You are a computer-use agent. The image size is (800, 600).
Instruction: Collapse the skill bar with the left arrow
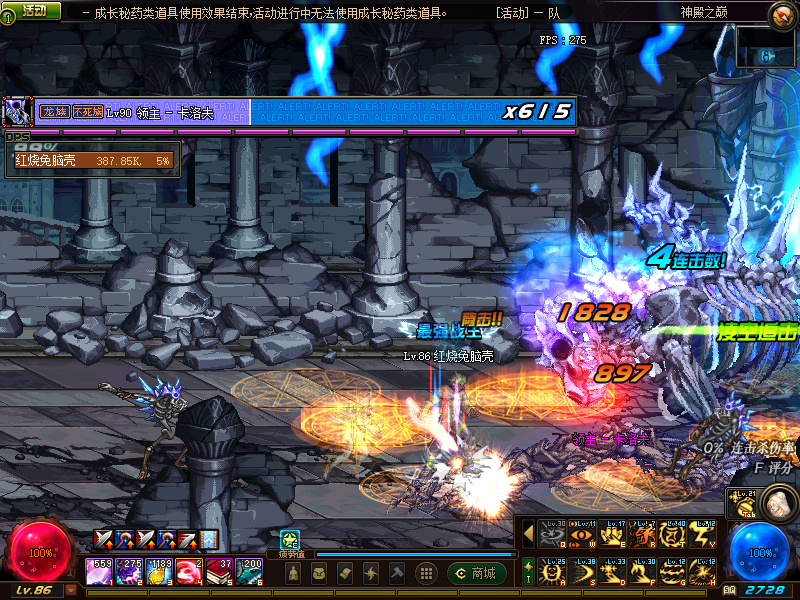pos(528,534)
